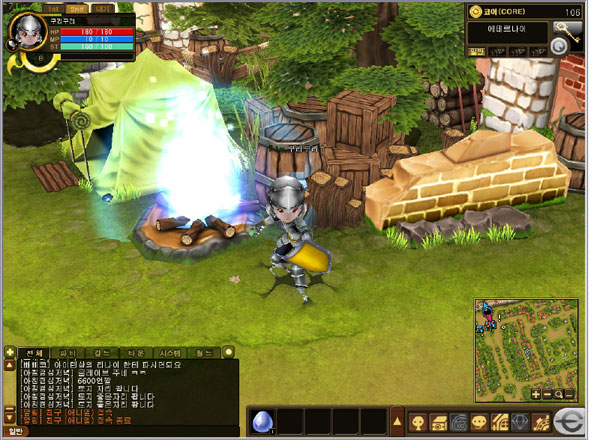Open the diamond gem menu icon

[519, 421]
